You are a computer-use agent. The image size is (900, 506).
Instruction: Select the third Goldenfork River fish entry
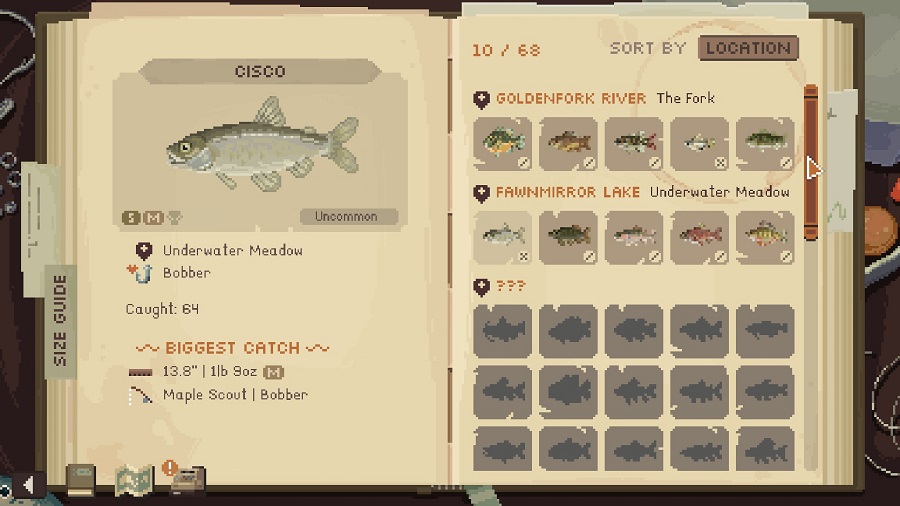click(x=634, y=144)
